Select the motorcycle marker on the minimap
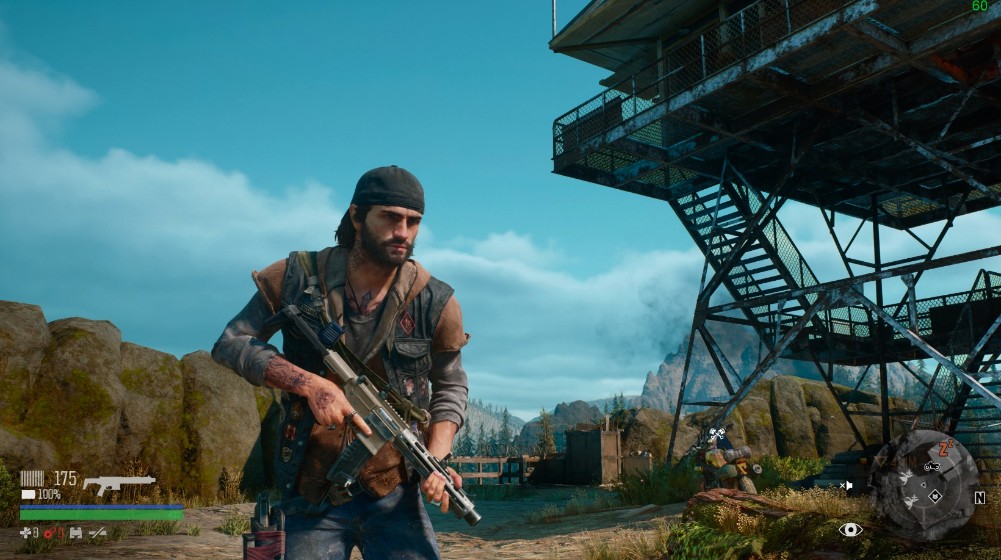This screenshot has width=1001, height=560. click(931, 466)
